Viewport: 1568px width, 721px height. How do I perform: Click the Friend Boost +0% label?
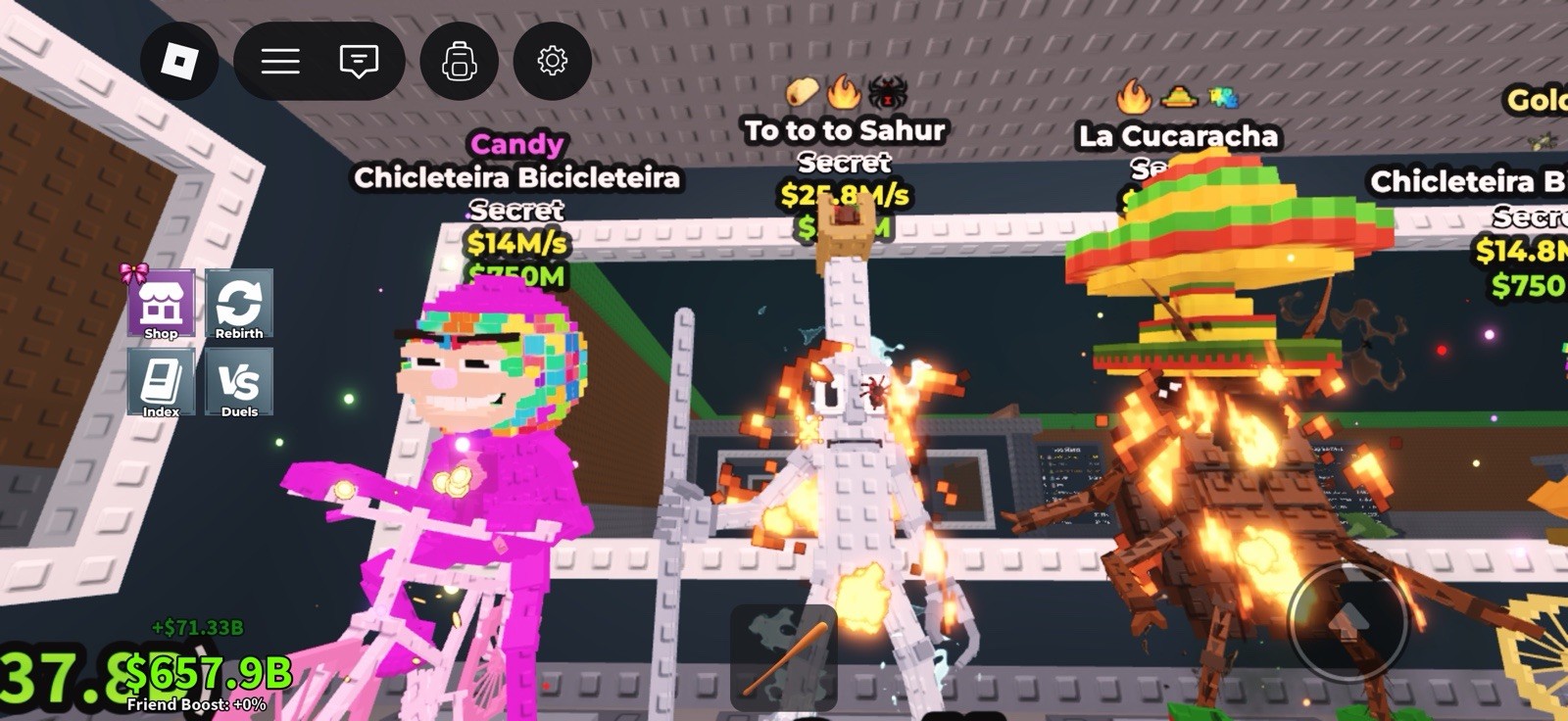(197, 702)
